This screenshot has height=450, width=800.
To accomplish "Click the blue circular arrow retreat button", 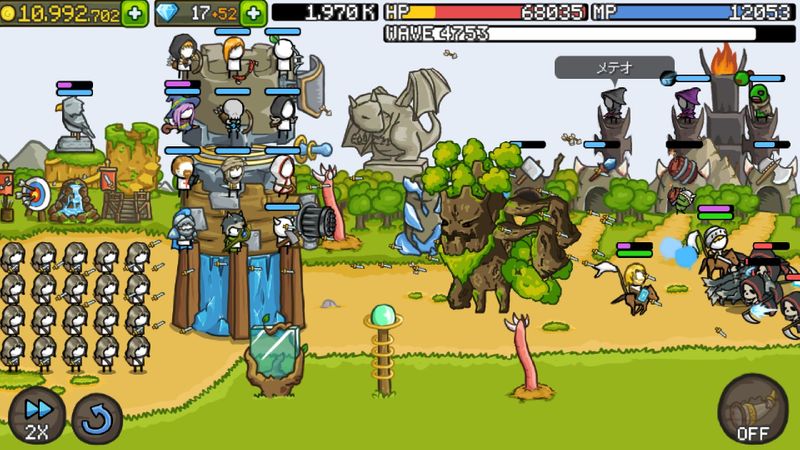I will 98,418.
